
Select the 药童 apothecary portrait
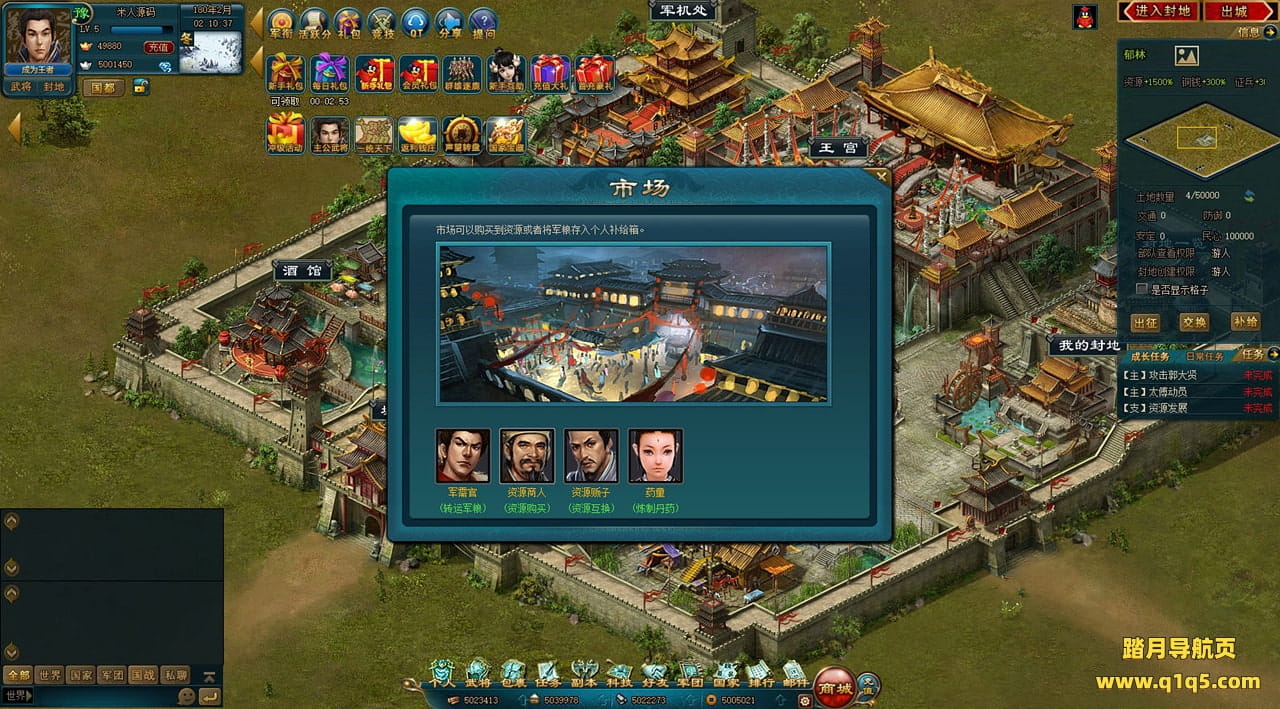pyautogui.click(x=655, y=456)
